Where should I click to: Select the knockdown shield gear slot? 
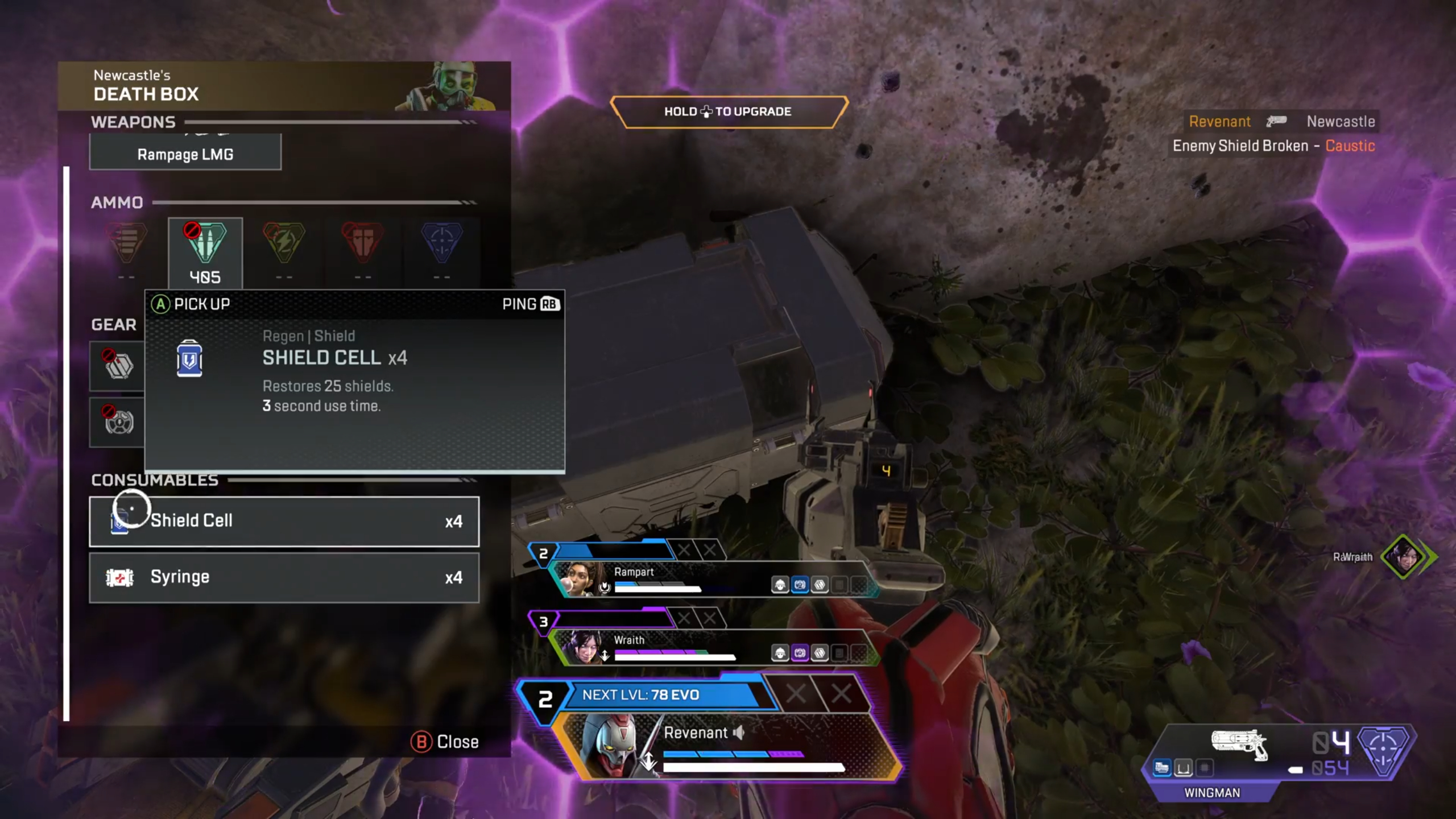tap(118, 366)
